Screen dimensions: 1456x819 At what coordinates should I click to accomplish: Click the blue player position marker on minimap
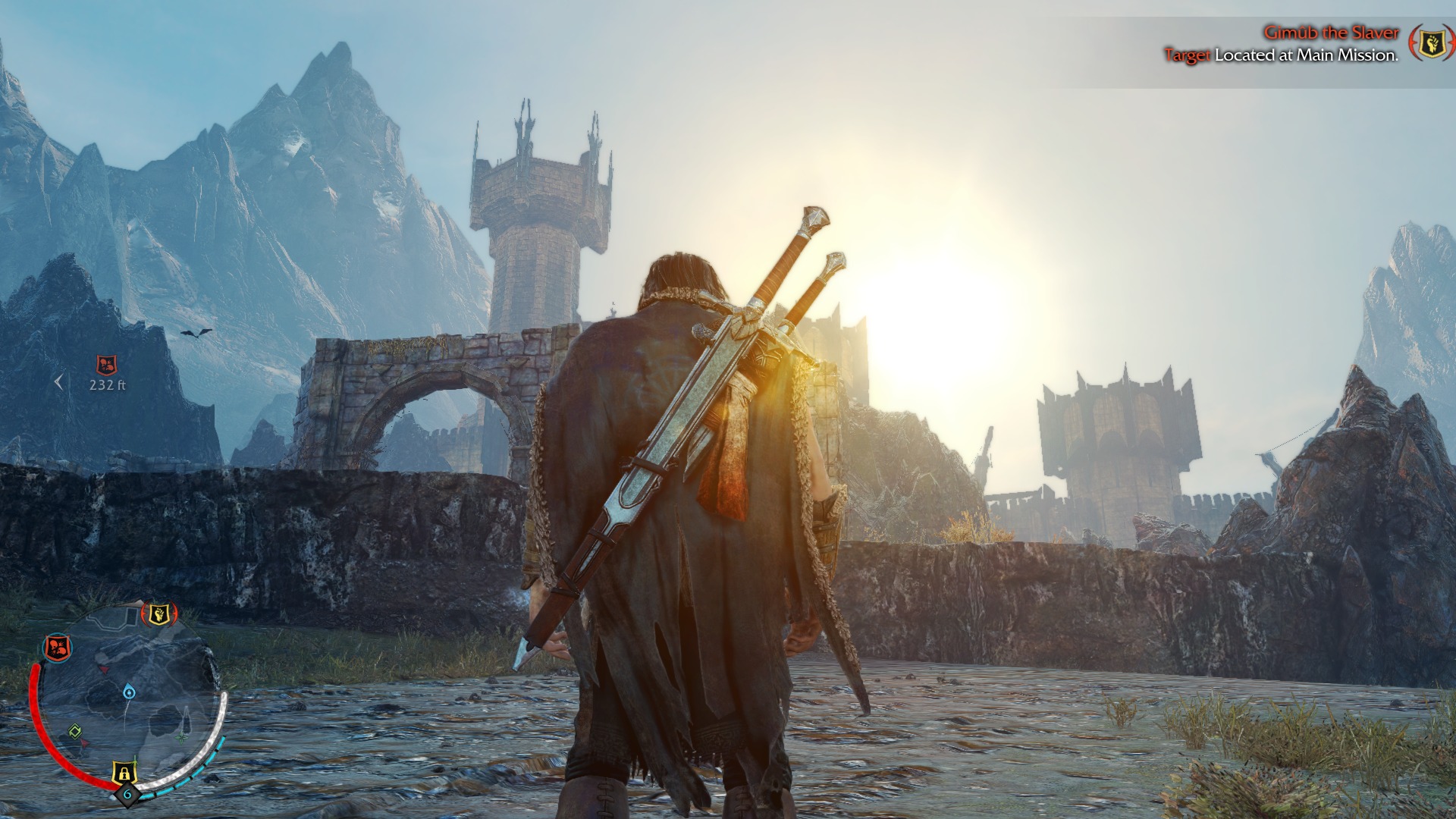pyautogui.click(x=129, y=692)
